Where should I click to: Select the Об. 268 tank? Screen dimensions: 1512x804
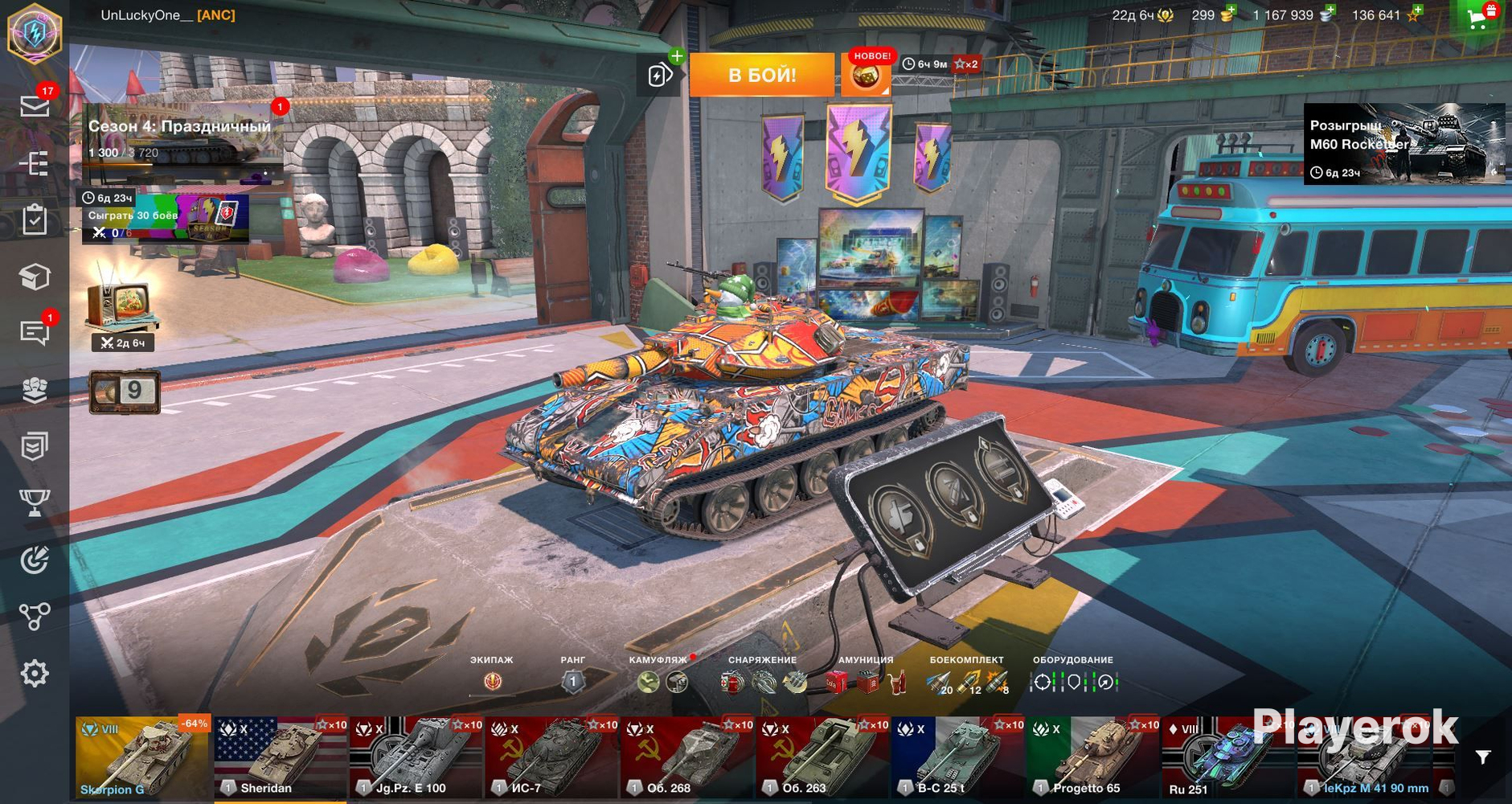686,758
